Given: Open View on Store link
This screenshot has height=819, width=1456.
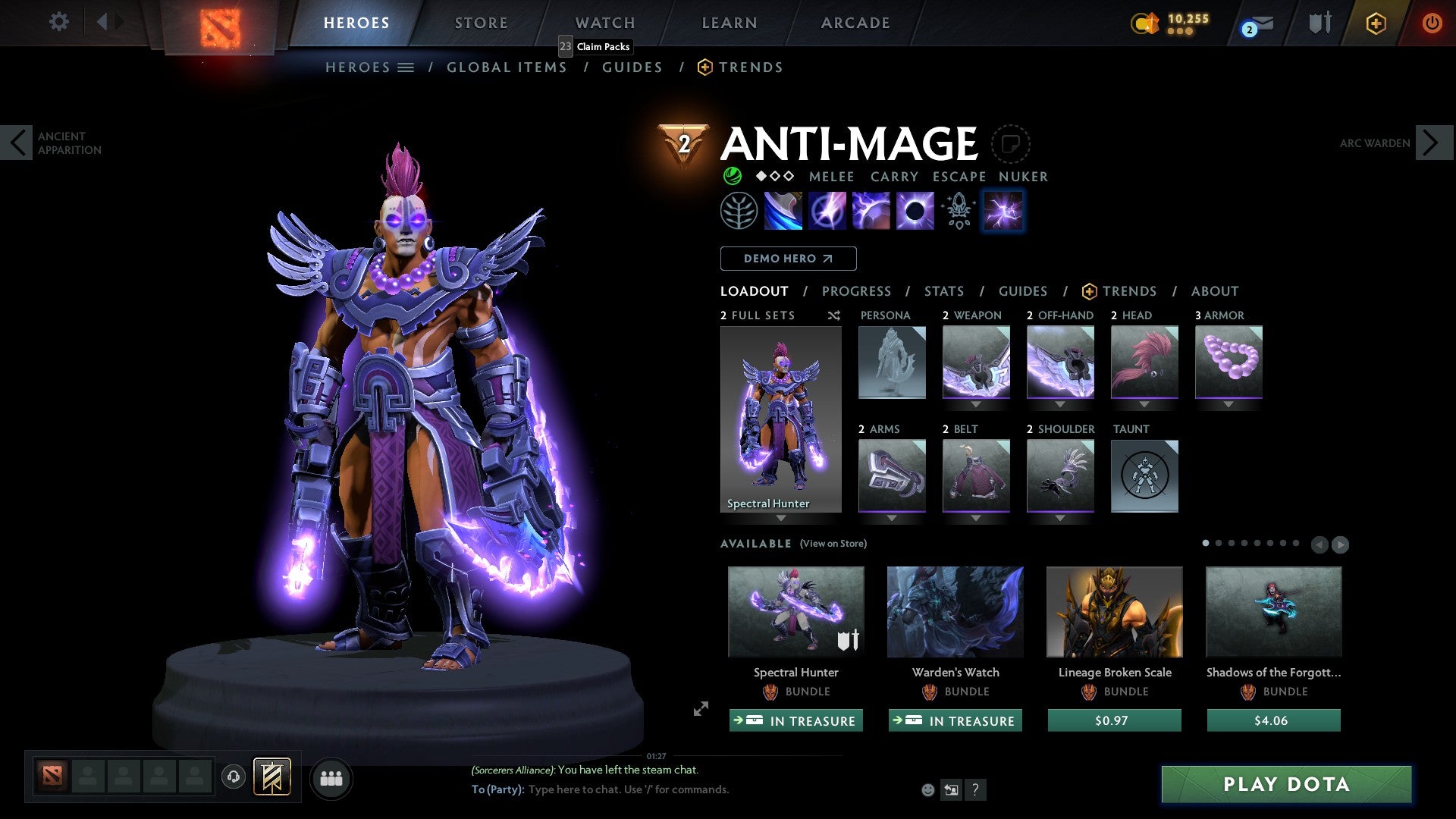Looking at the screenshot, I should 833,544.
